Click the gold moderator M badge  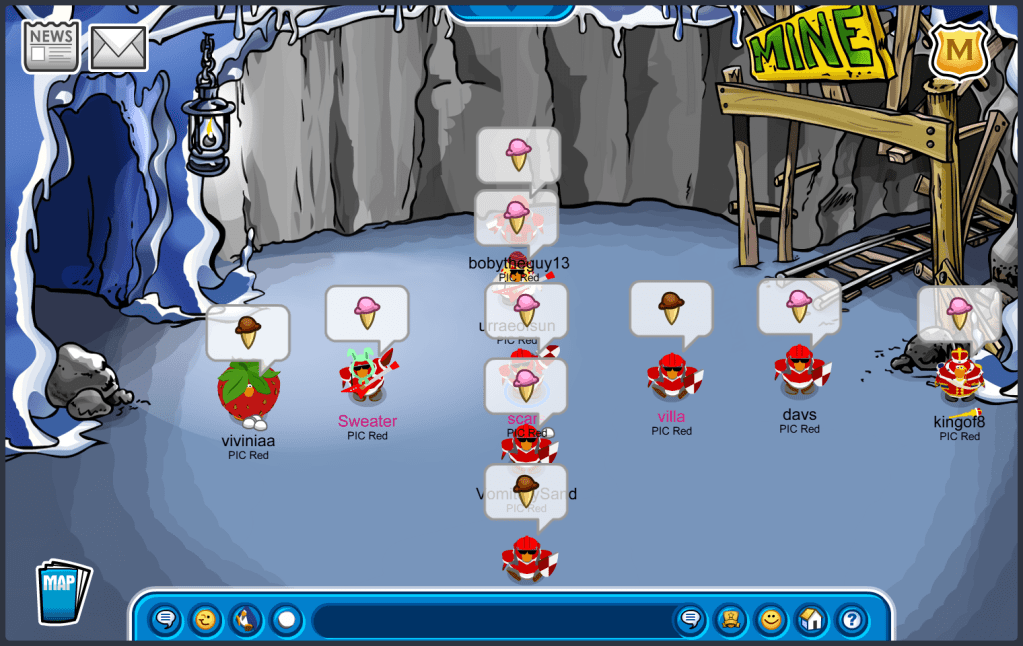click(x=959, y=49)
